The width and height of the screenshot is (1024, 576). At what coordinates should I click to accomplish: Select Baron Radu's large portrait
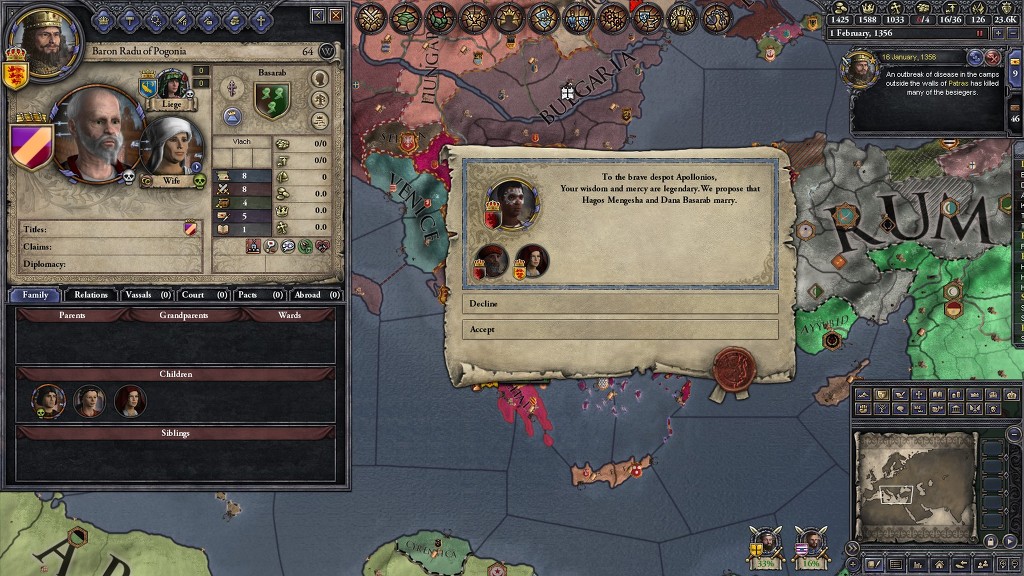tap(98, 132)
